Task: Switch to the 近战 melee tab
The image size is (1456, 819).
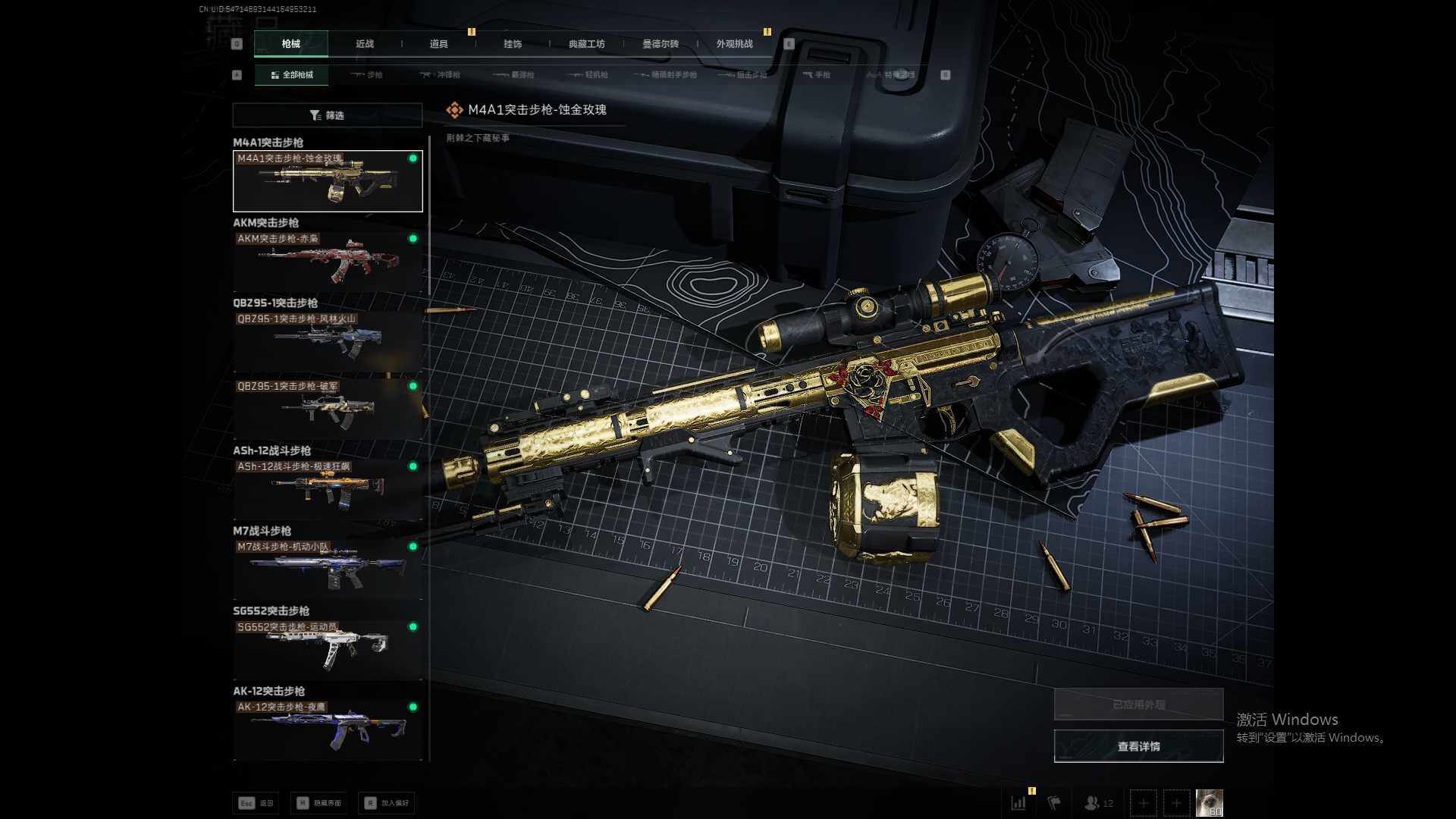Action: [x=365, y=44]
